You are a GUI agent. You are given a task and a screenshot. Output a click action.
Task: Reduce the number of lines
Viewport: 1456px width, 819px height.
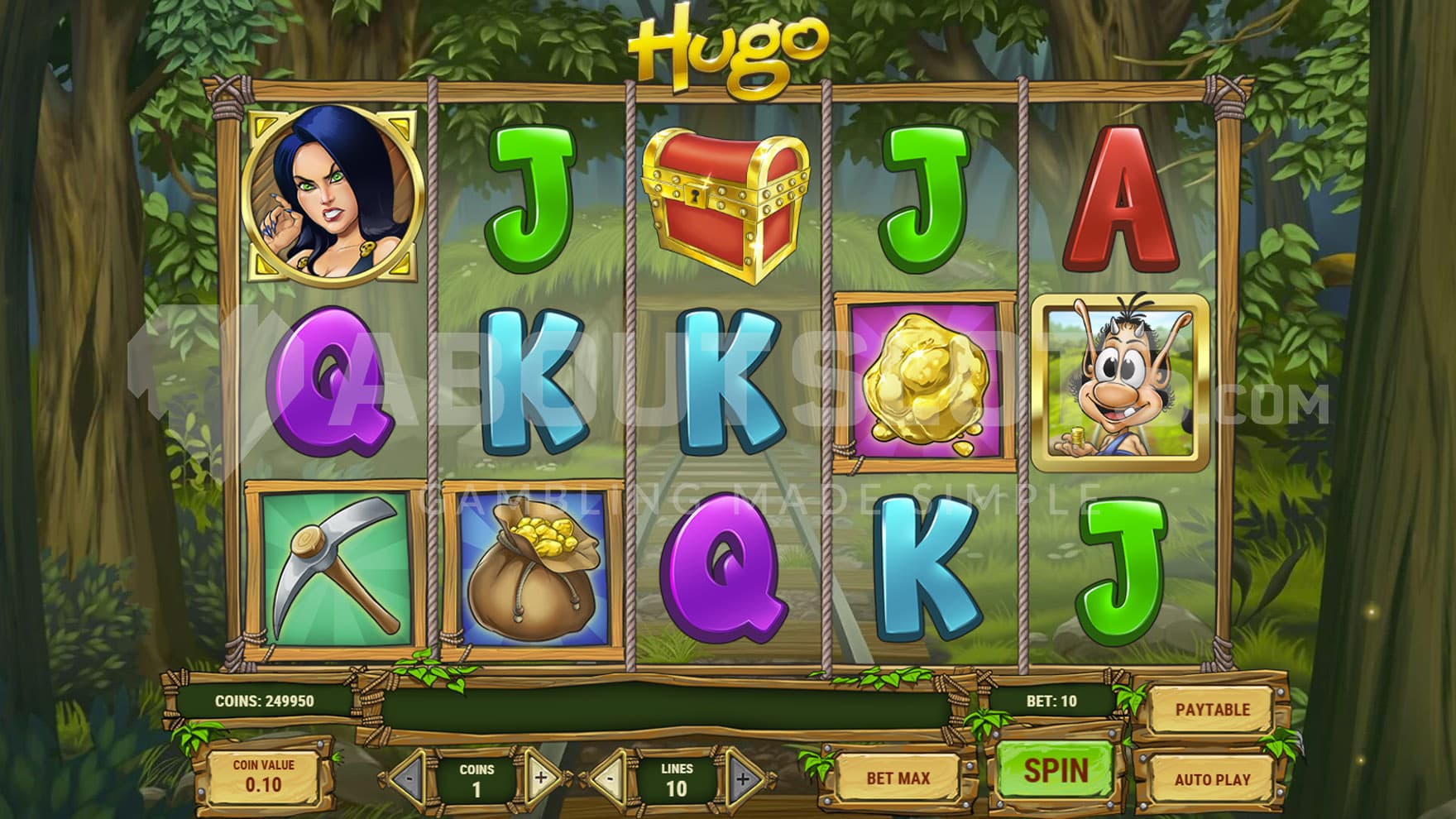tap(610, 778)
